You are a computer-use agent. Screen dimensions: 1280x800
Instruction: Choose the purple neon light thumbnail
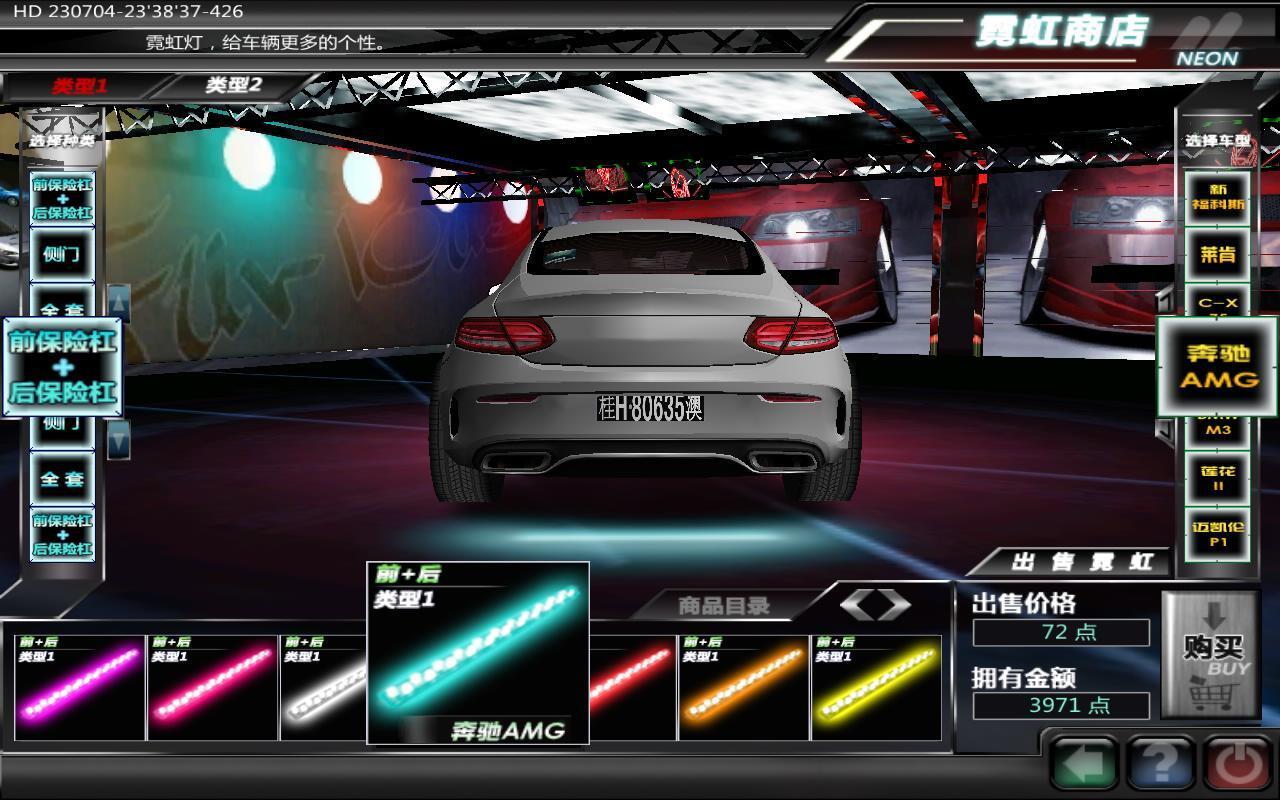pyautogui.click(x=80, y=687)
